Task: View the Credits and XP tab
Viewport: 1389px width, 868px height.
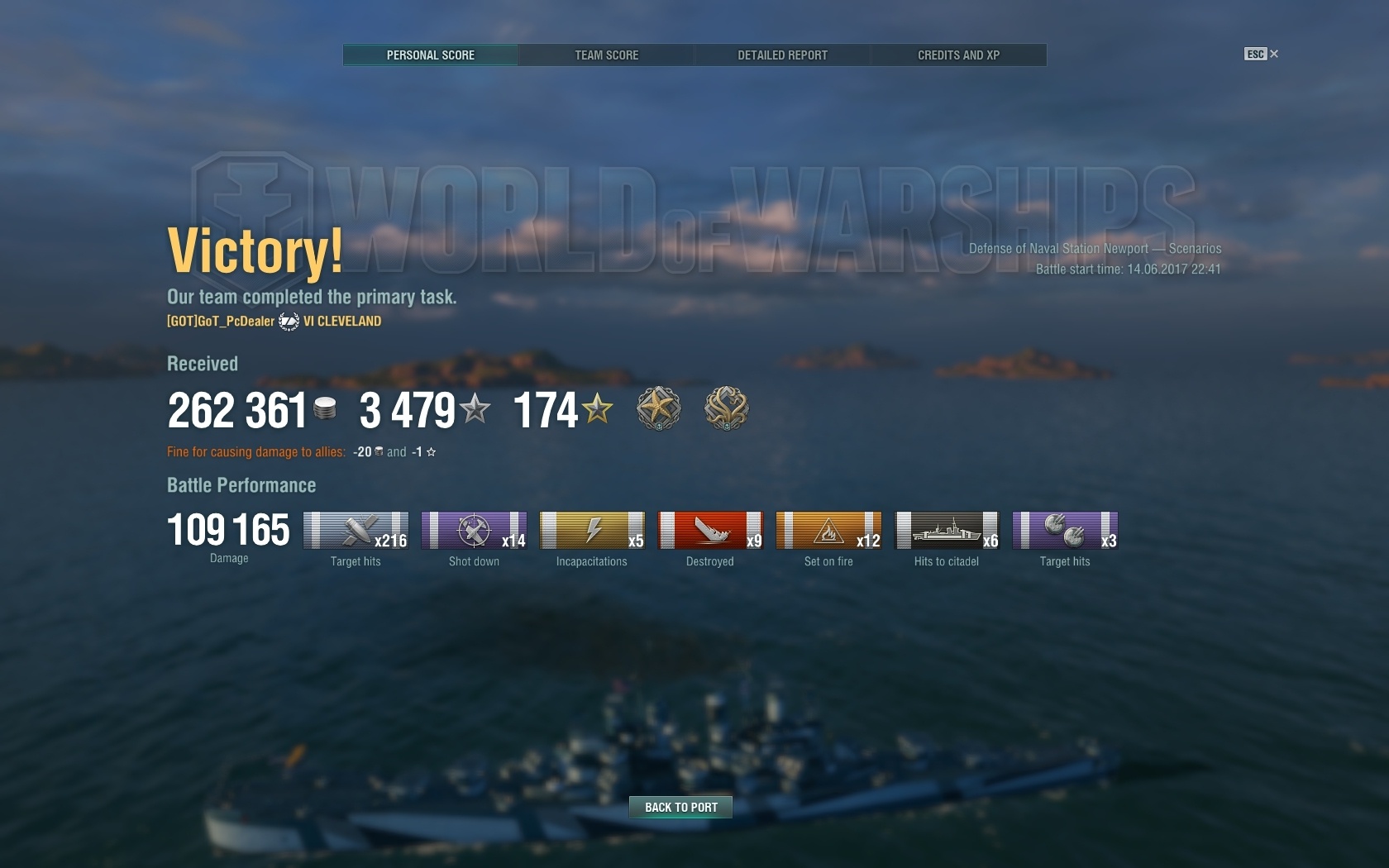Action: 958,55
